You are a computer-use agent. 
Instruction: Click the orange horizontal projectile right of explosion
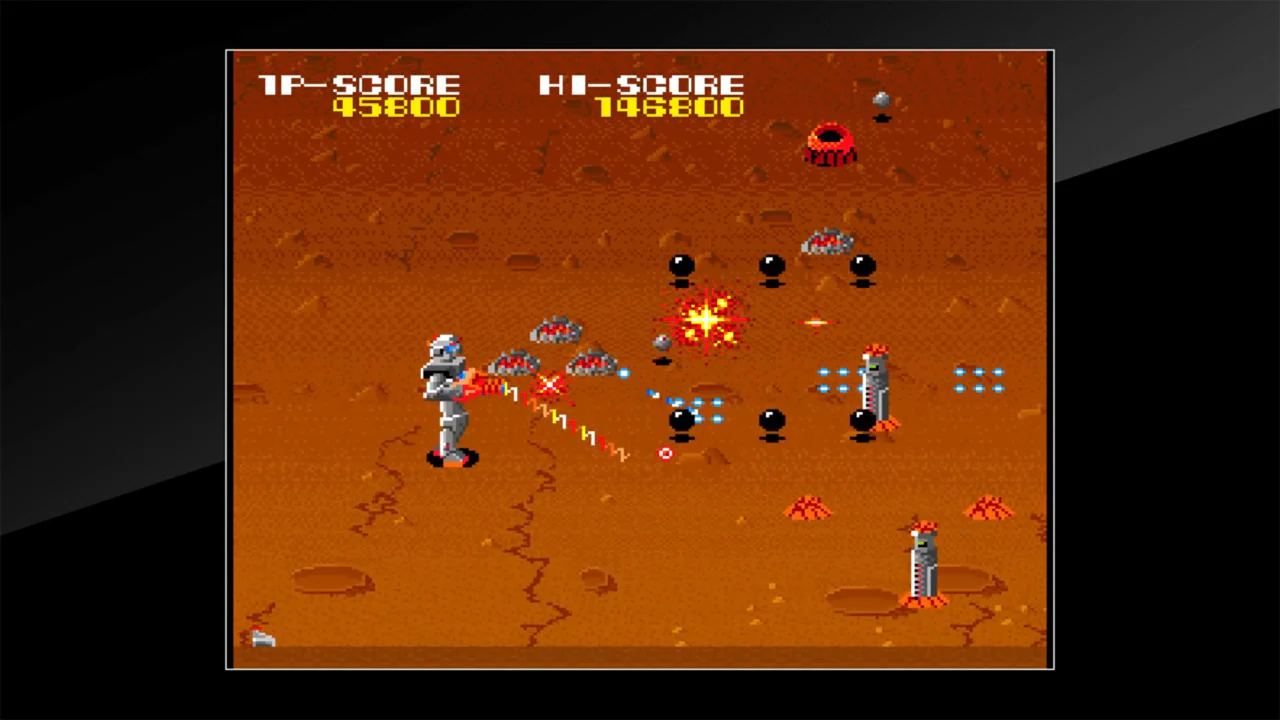point(817,322)
